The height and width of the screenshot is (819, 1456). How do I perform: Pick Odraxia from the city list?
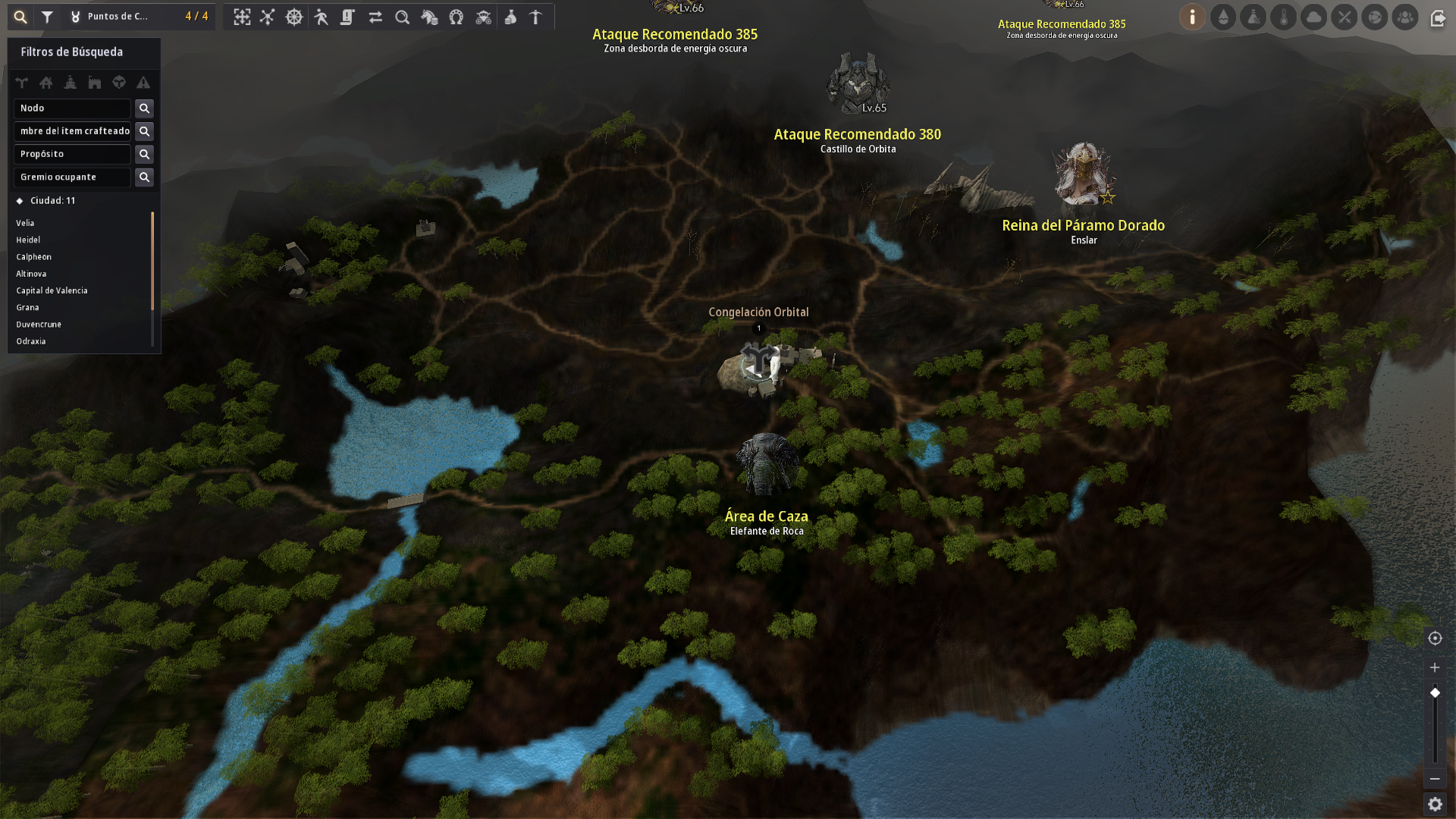31,341
